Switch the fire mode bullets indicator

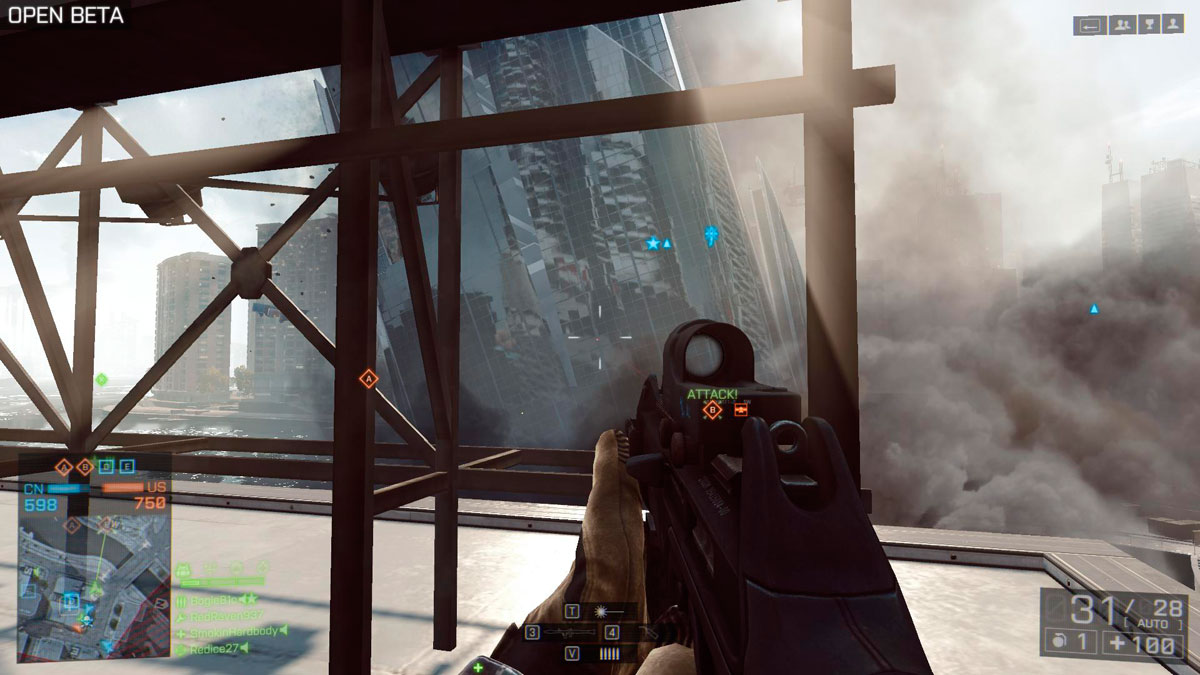(608, 653)
